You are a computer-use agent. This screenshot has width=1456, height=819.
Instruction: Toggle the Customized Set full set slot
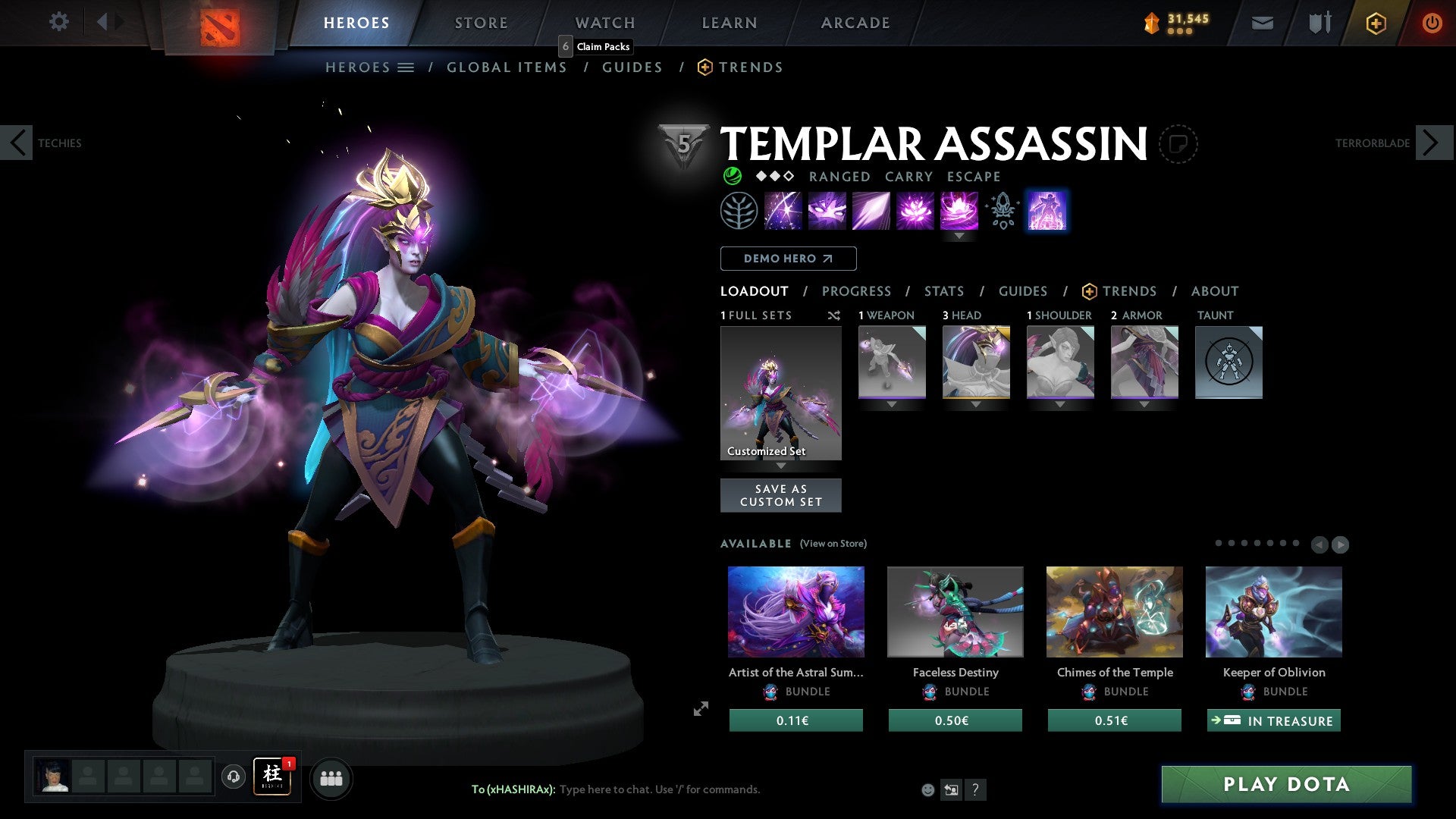click(781, 391)
